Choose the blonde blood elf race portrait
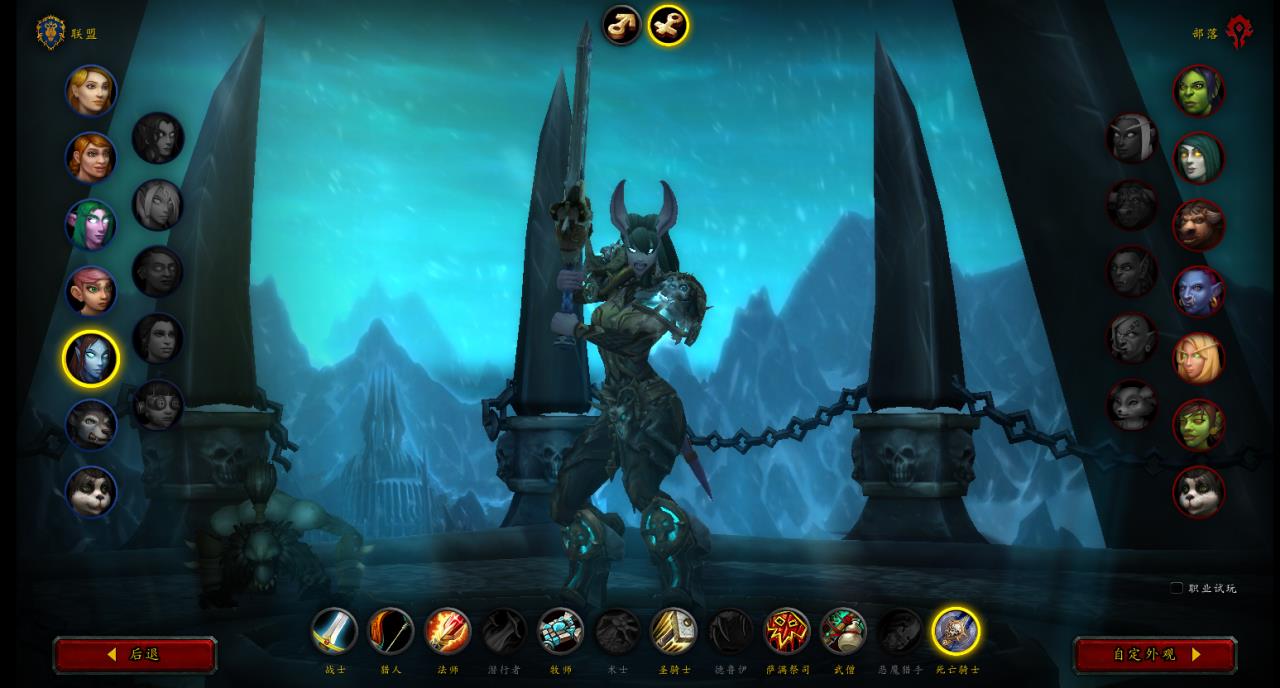 (x=1198, y=358)
